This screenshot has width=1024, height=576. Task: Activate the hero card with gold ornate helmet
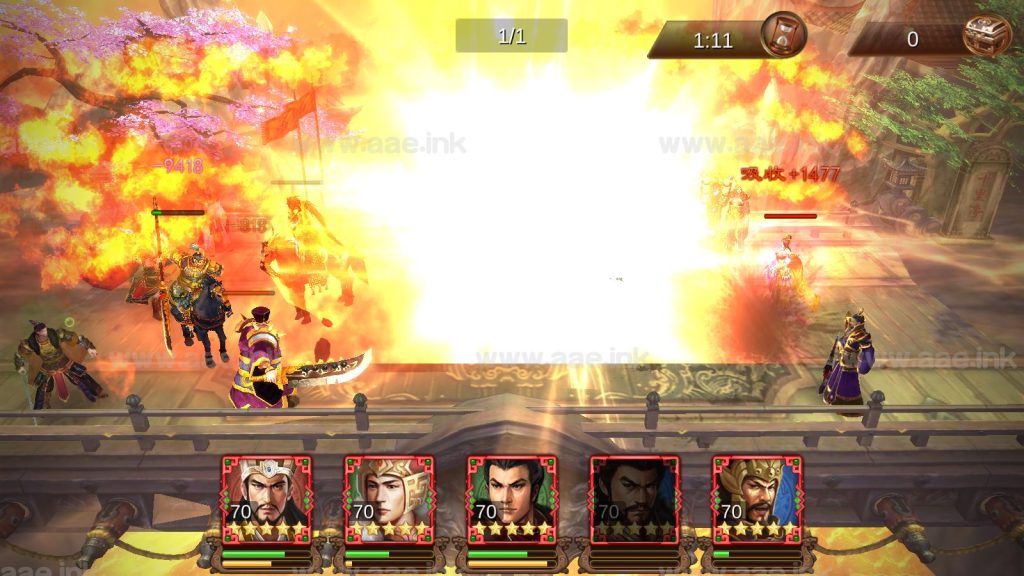[x=389, y=499]
